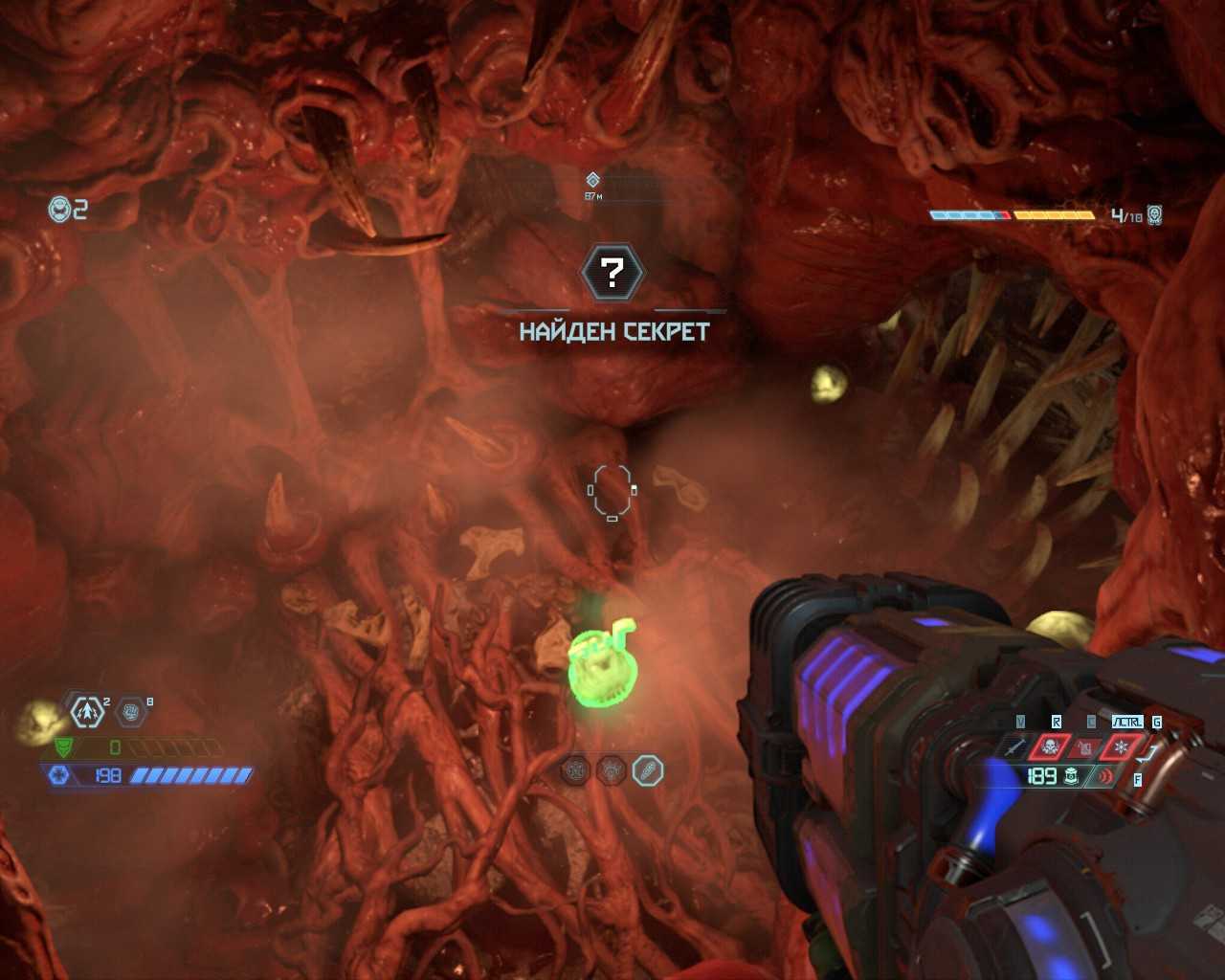Activate the Blood Punch fist icon

(132, 711)
